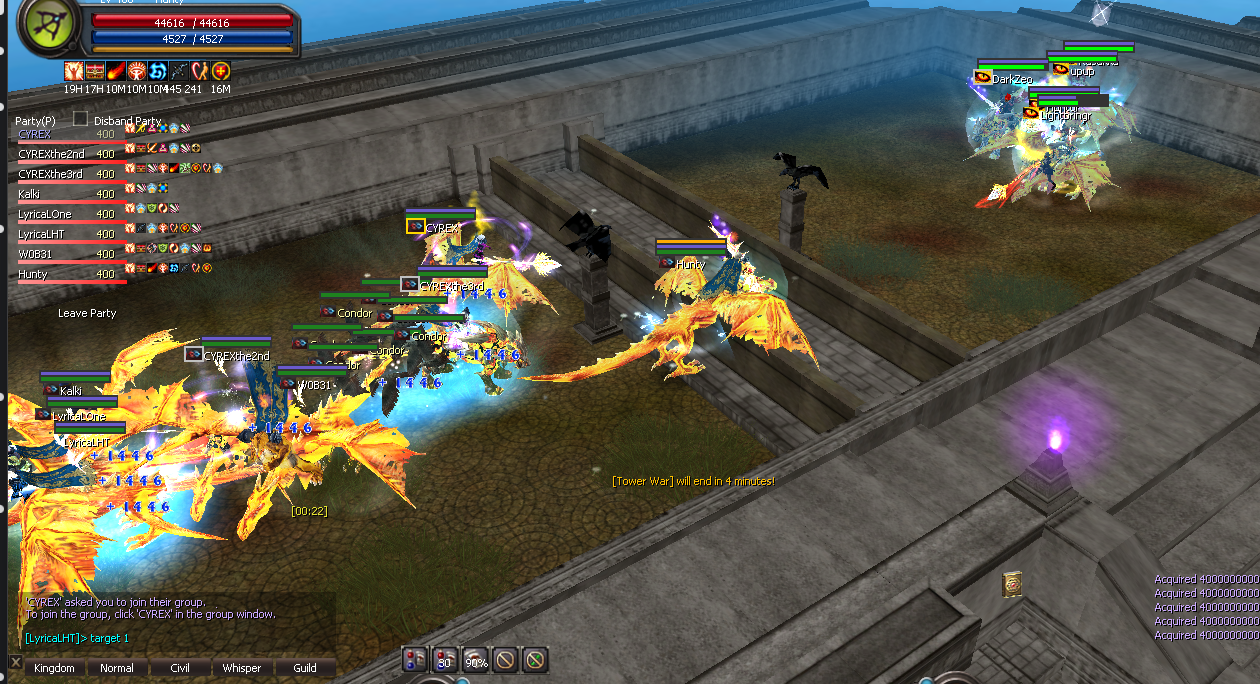Click the treasure chest buff icon
The image size is (1260, 684).
(x=95, y=71)
